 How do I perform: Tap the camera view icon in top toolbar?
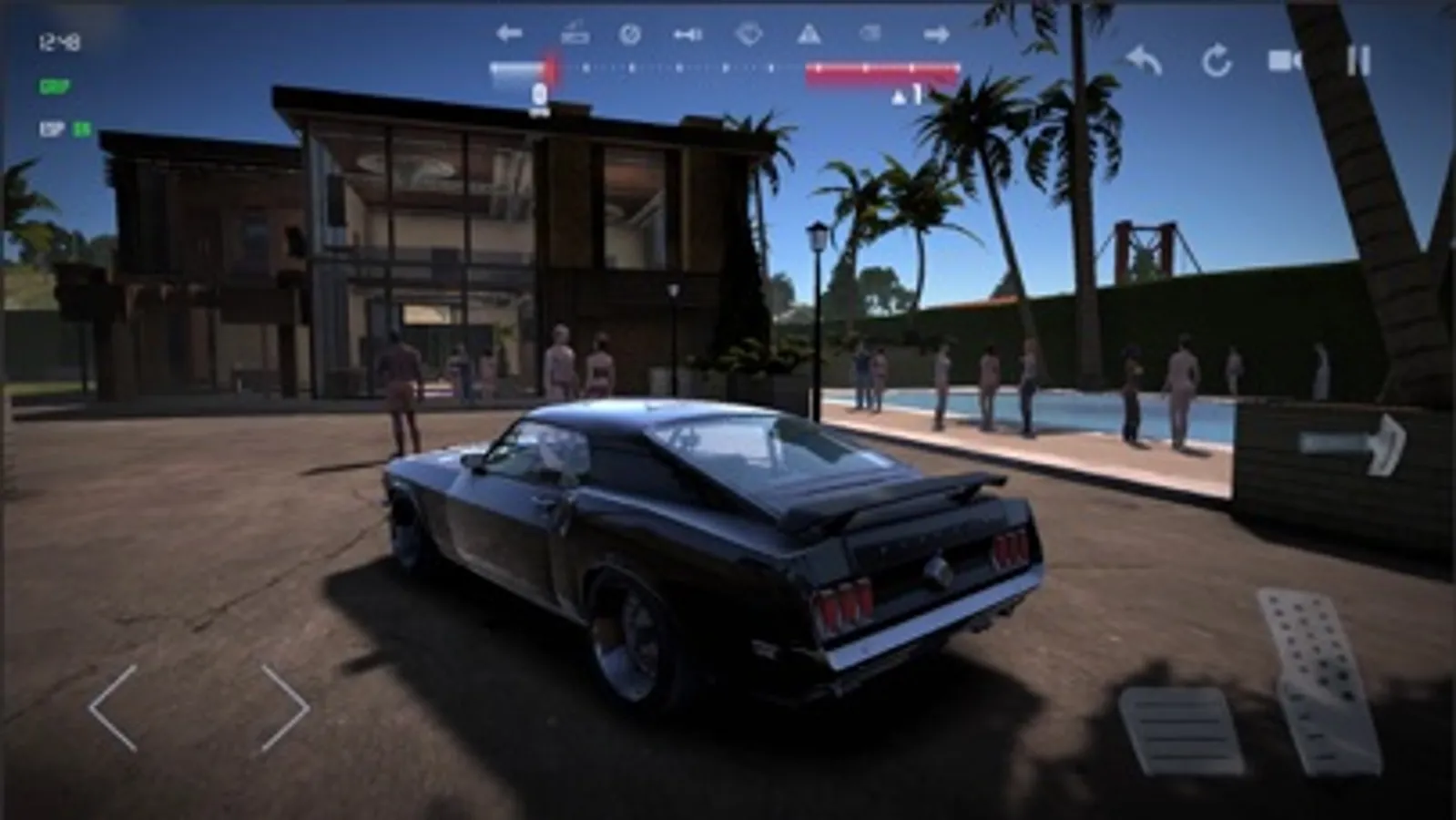(x=871, y=32)
